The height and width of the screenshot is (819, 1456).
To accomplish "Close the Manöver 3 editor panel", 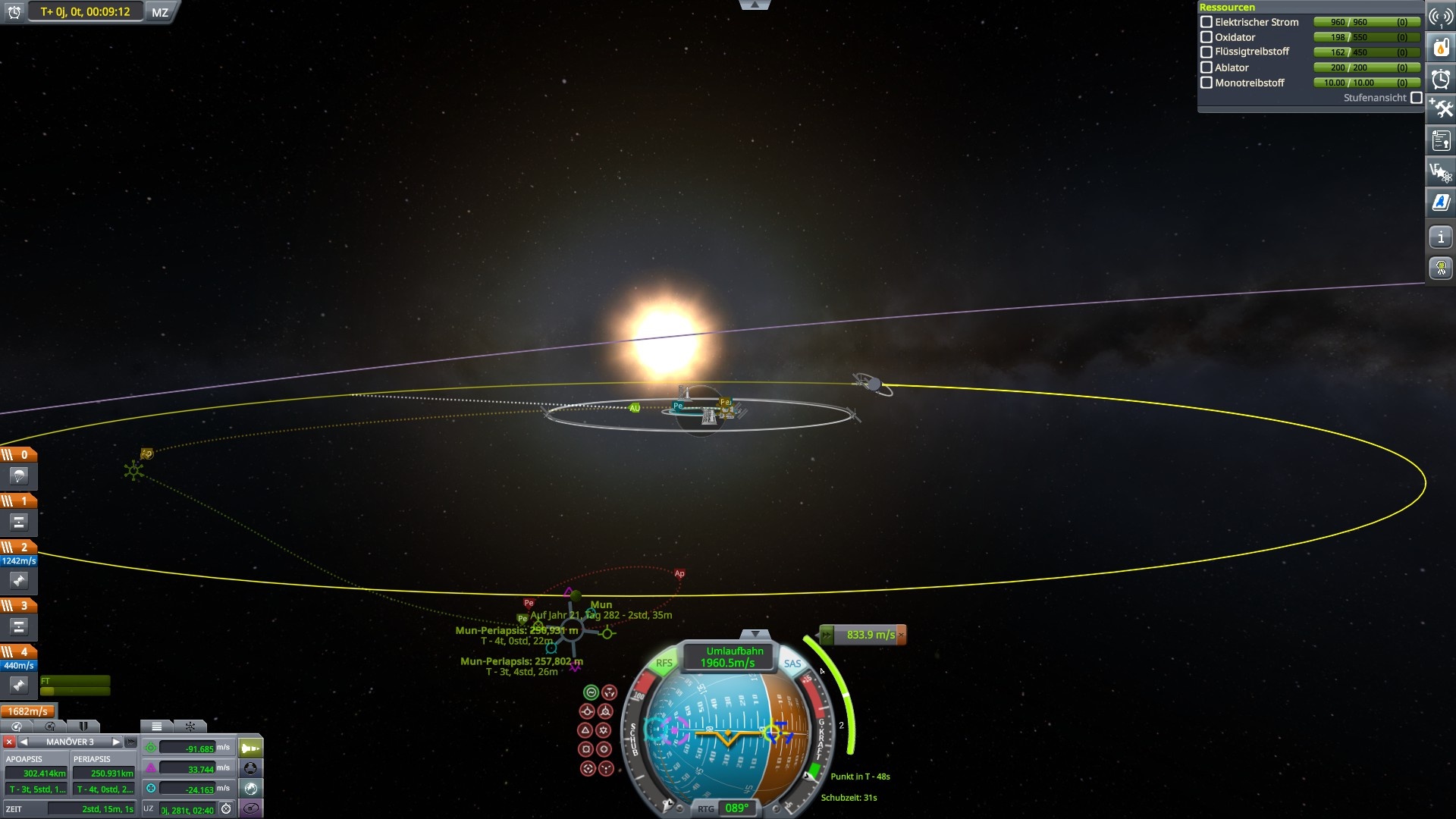I will point(9,742).
